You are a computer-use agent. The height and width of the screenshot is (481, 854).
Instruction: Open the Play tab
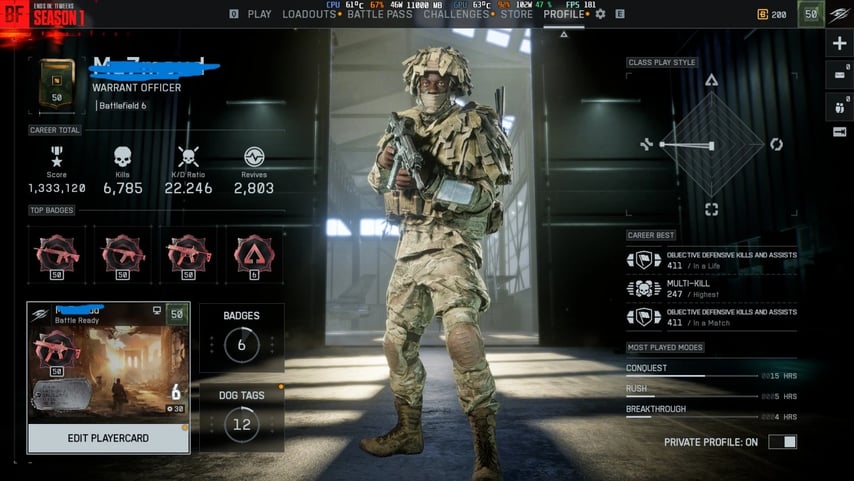point(259,14)
